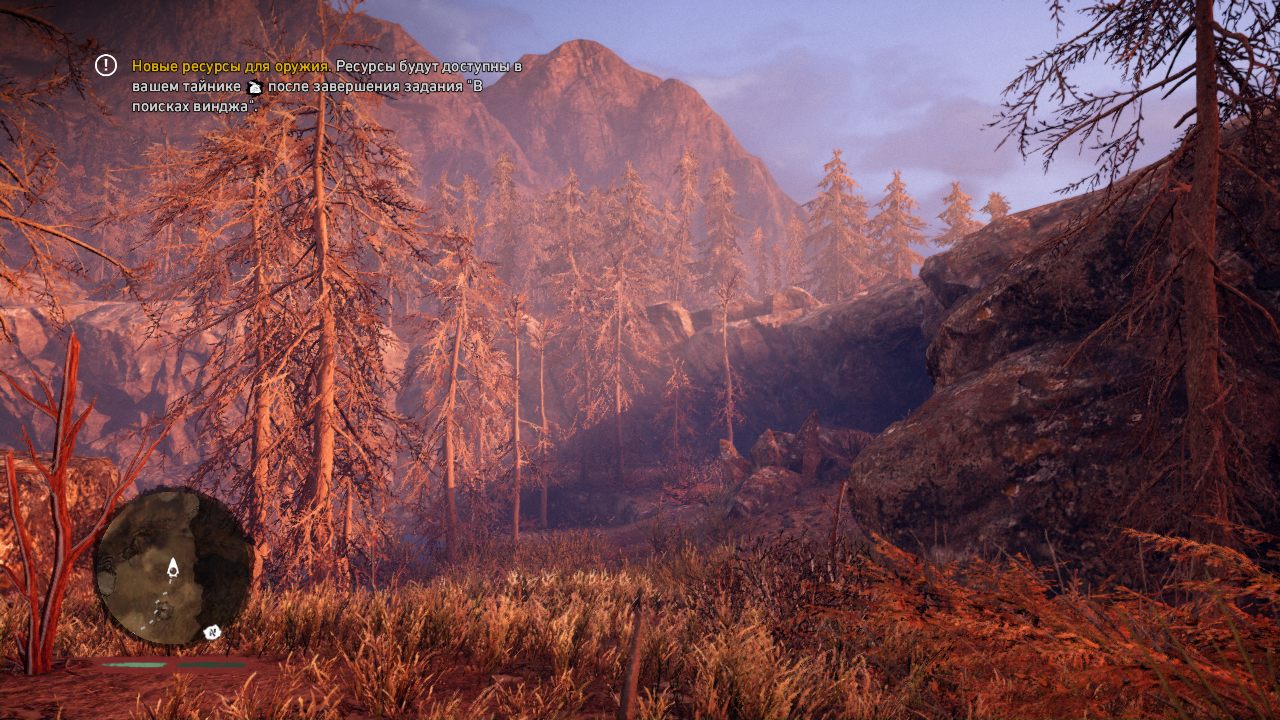
Task: Click the exclamation notification icon
Action: [x=106, y=65]
